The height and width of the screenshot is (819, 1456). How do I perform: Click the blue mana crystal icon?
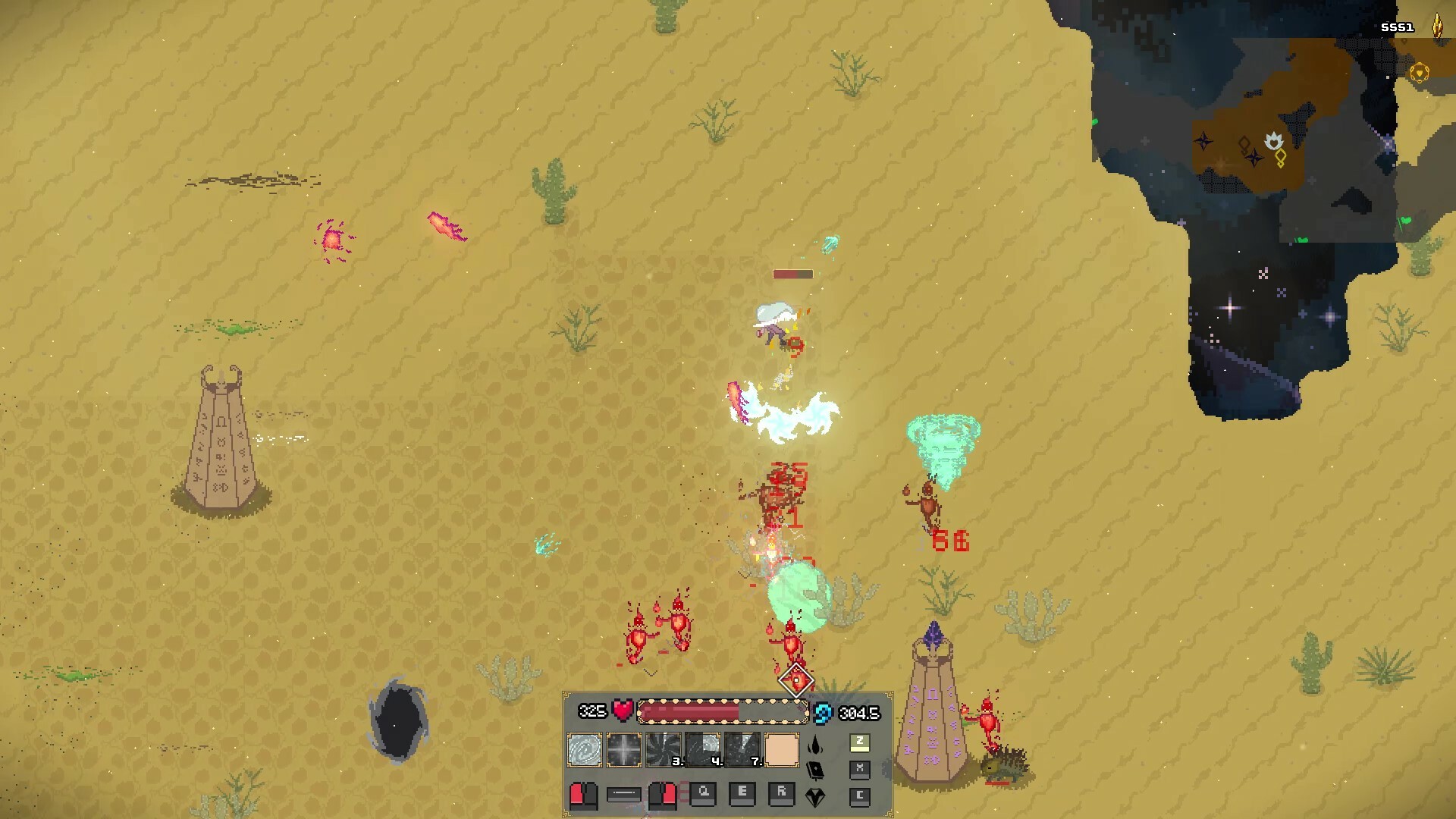[822, 712]
